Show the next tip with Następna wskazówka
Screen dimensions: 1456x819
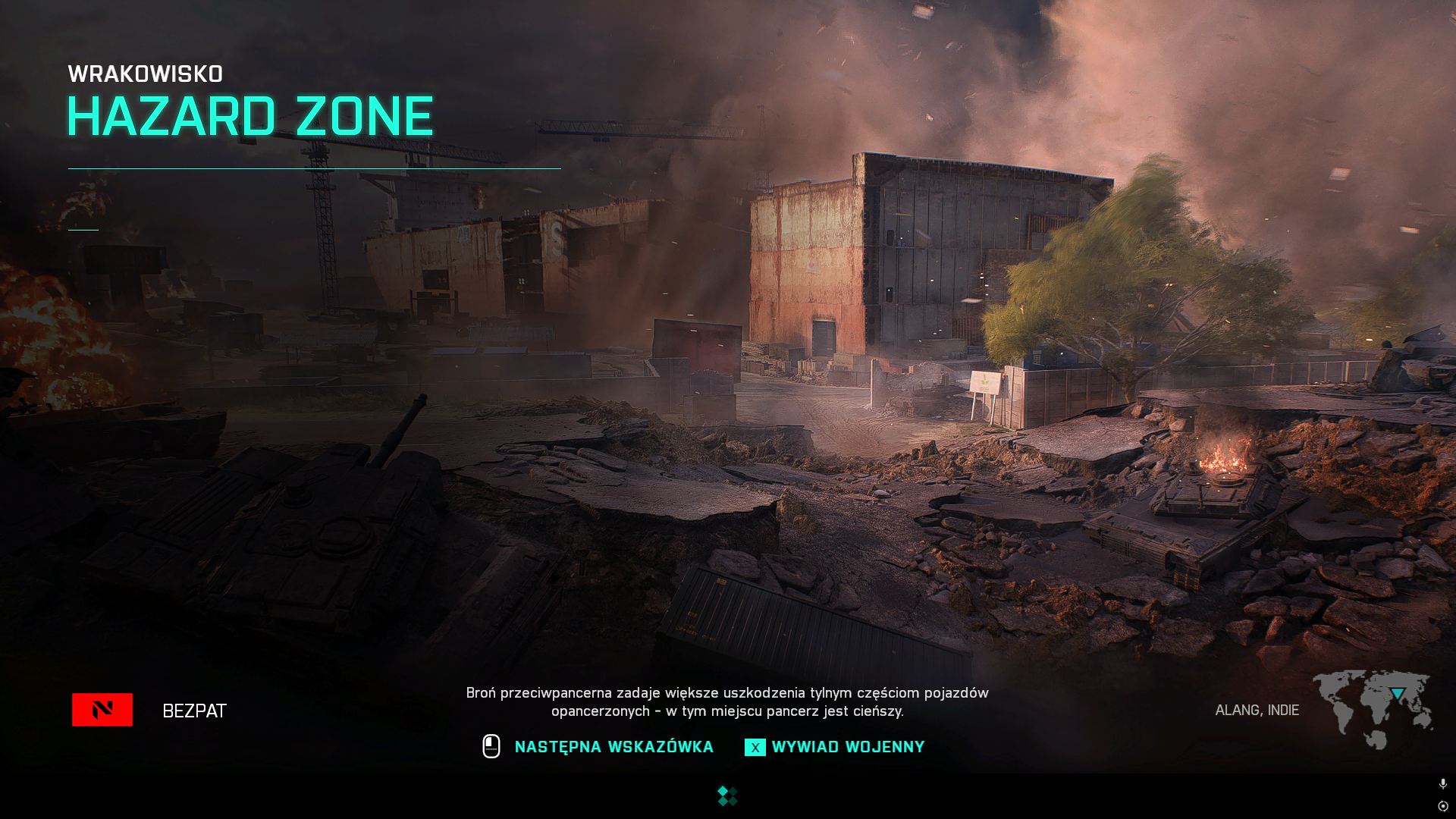613,747
